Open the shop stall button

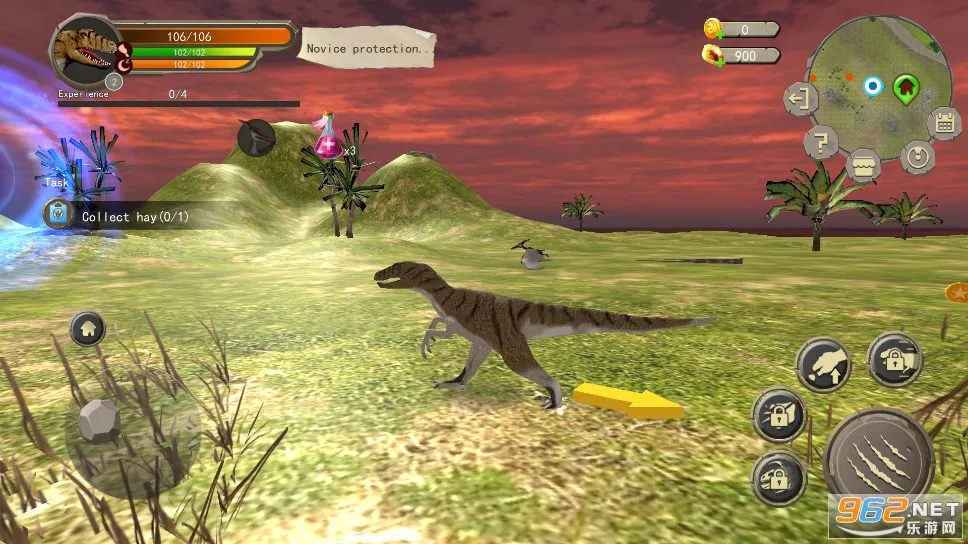coord(863,164)
